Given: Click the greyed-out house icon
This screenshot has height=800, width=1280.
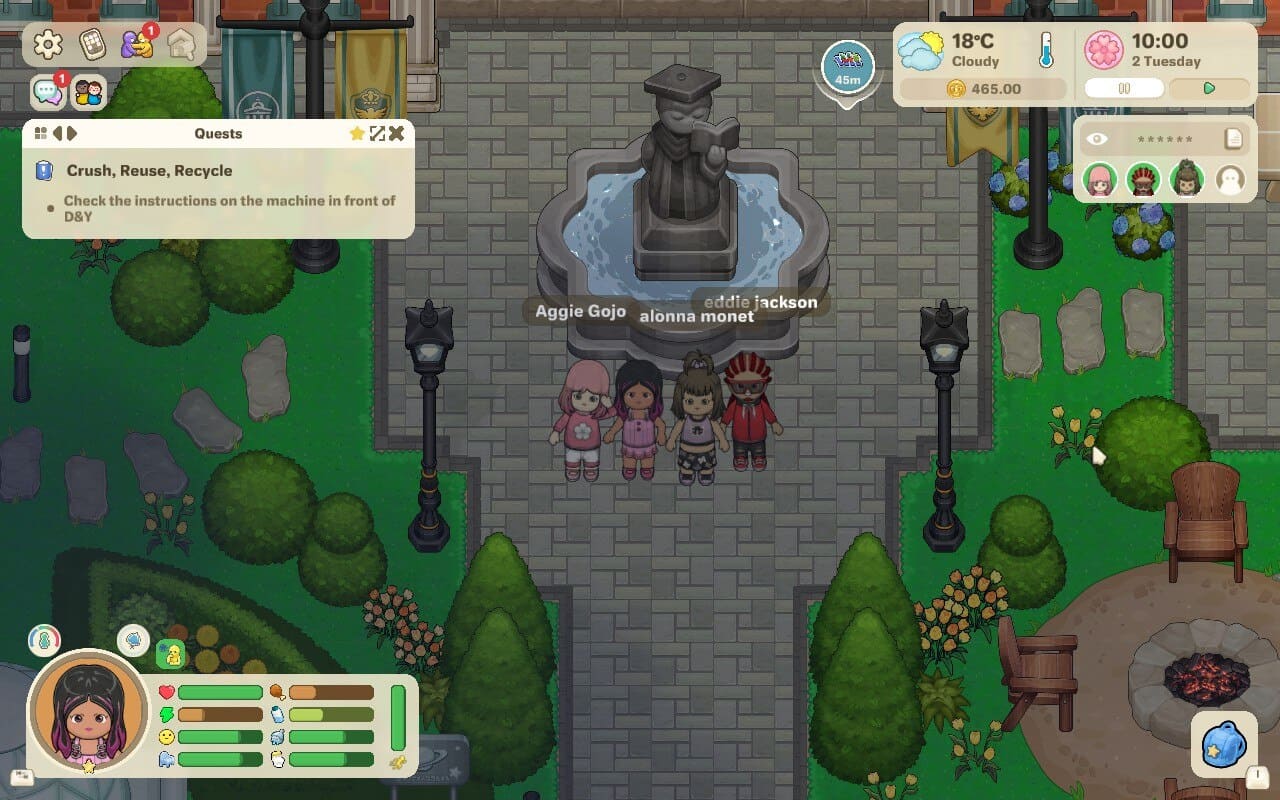Looking at the screenshot, I should point(180,44).
